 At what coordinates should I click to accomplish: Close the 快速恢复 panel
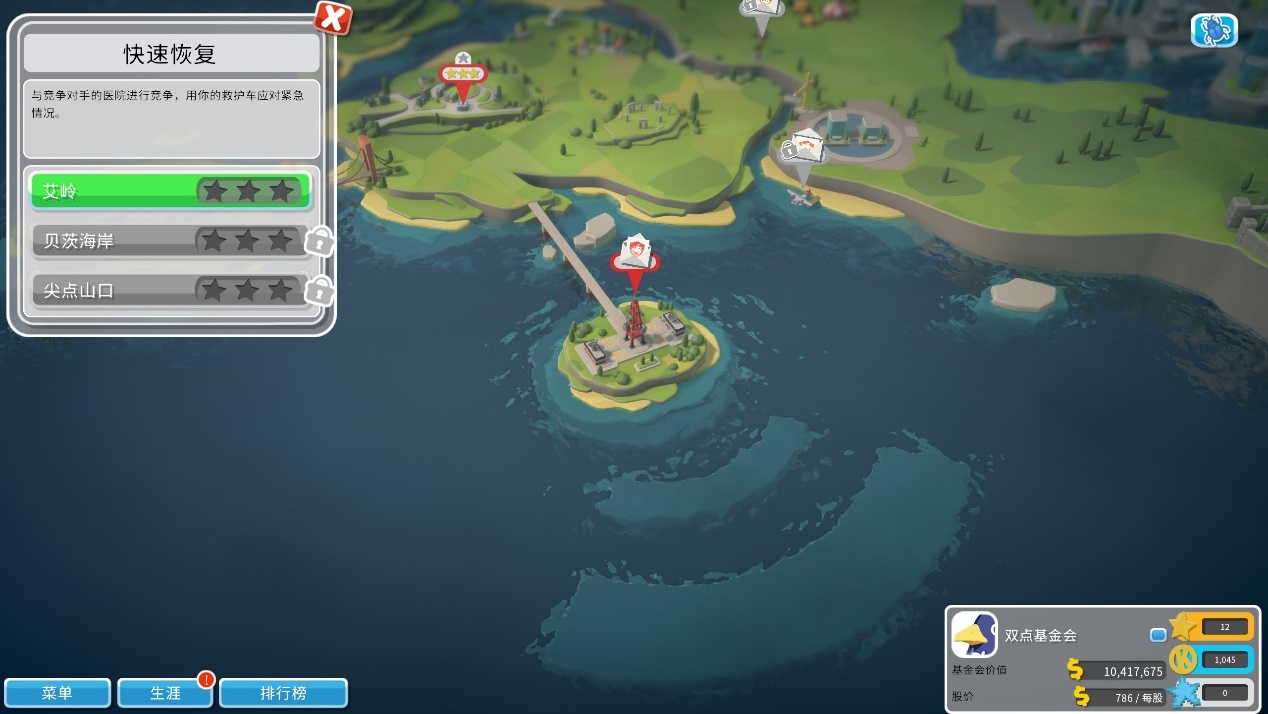pyautogui.click(x=333, y=17)
